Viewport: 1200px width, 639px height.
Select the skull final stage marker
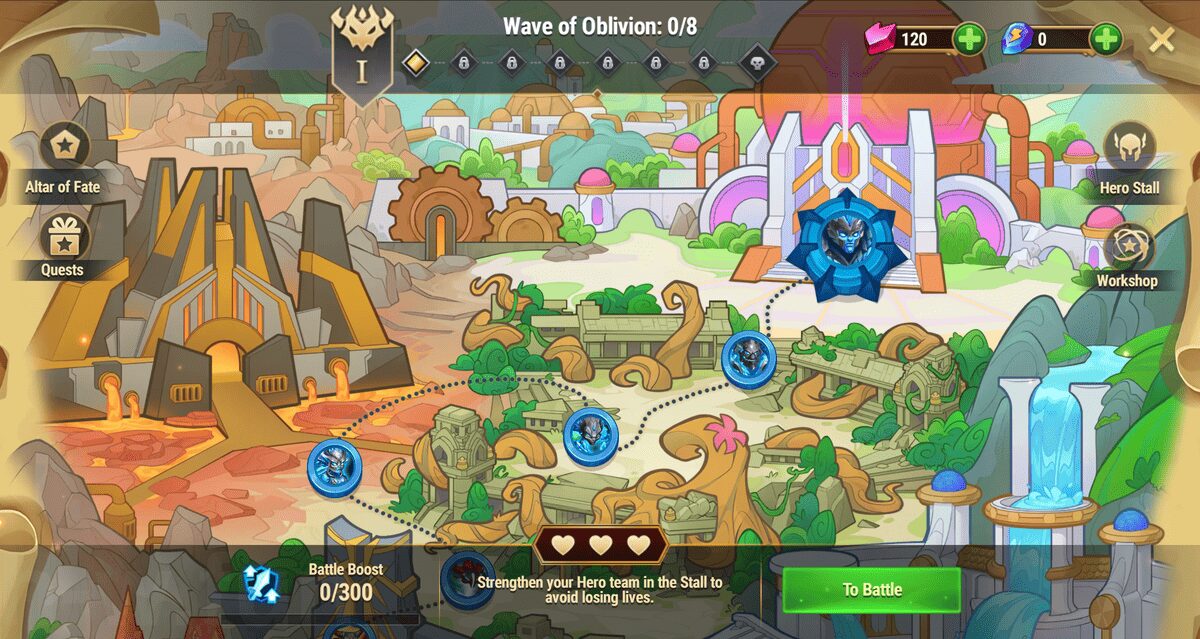757,63
